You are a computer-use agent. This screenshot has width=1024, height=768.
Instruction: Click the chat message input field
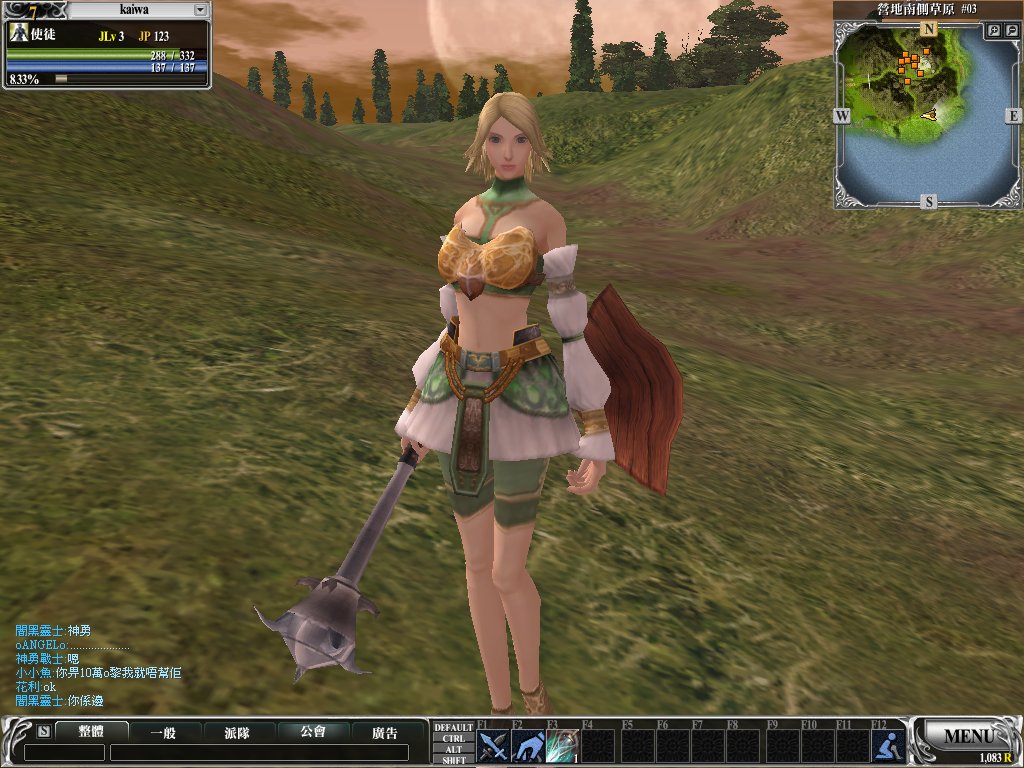point(258,753)
